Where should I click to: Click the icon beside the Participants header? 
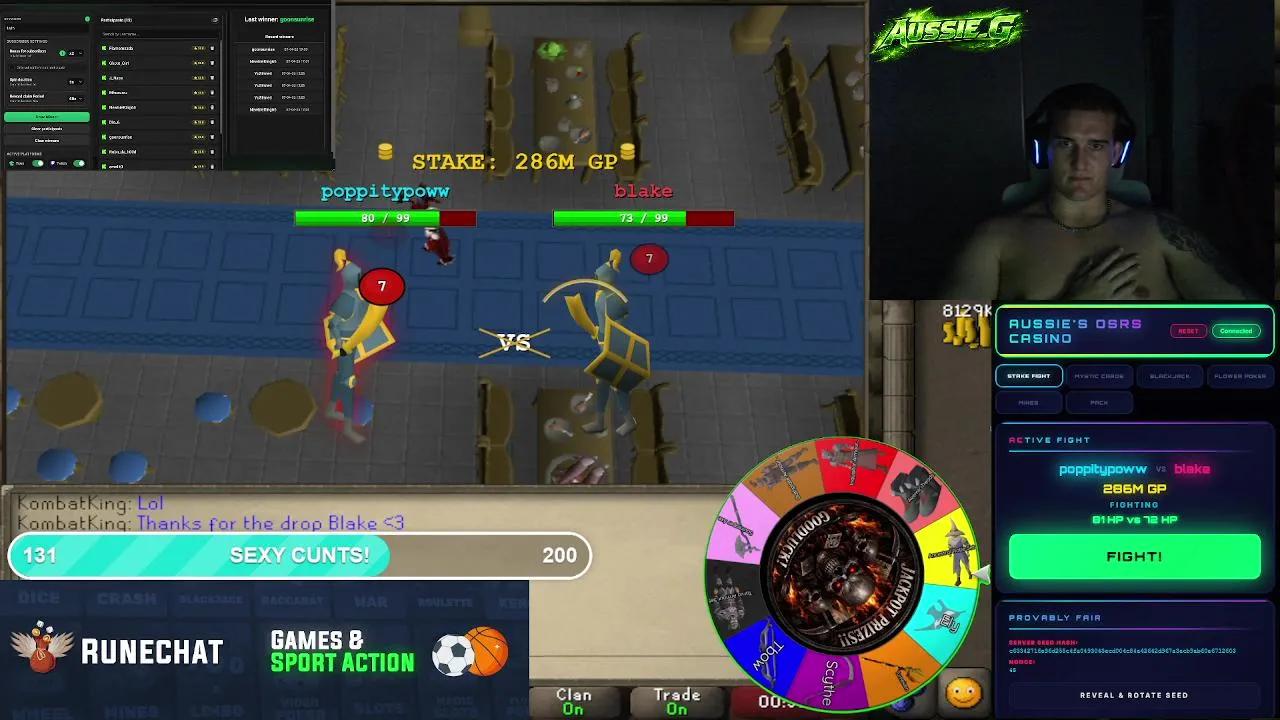point(216,20)
